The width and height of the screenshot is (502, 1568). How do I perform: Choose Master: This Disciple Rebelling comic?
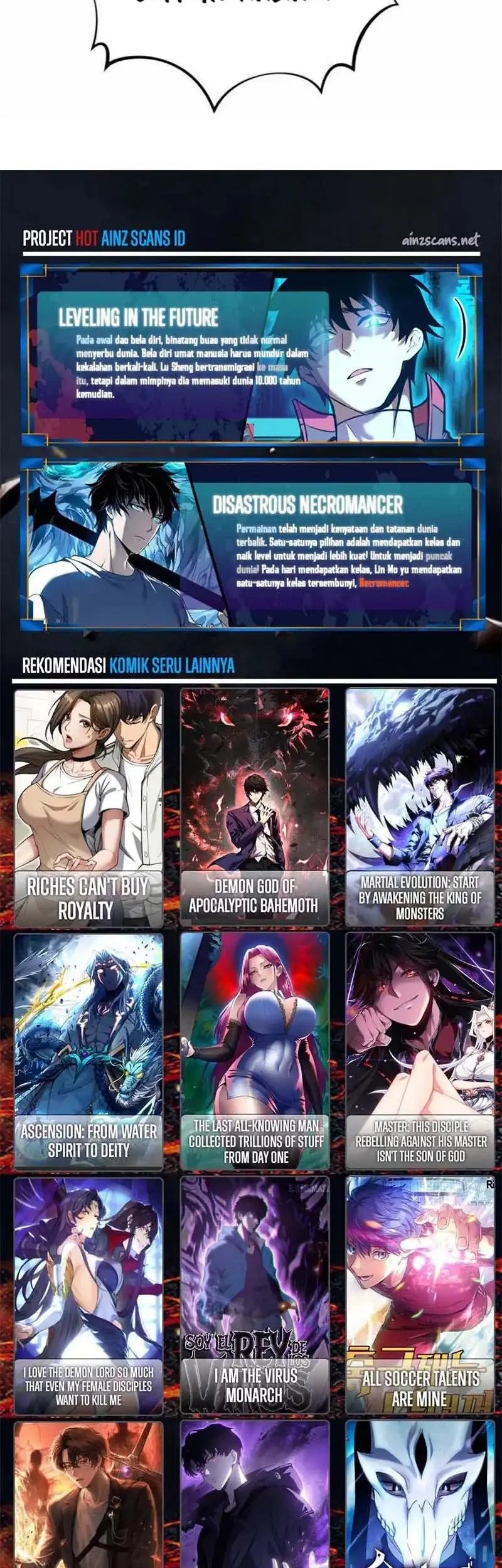click(420, 1051)
